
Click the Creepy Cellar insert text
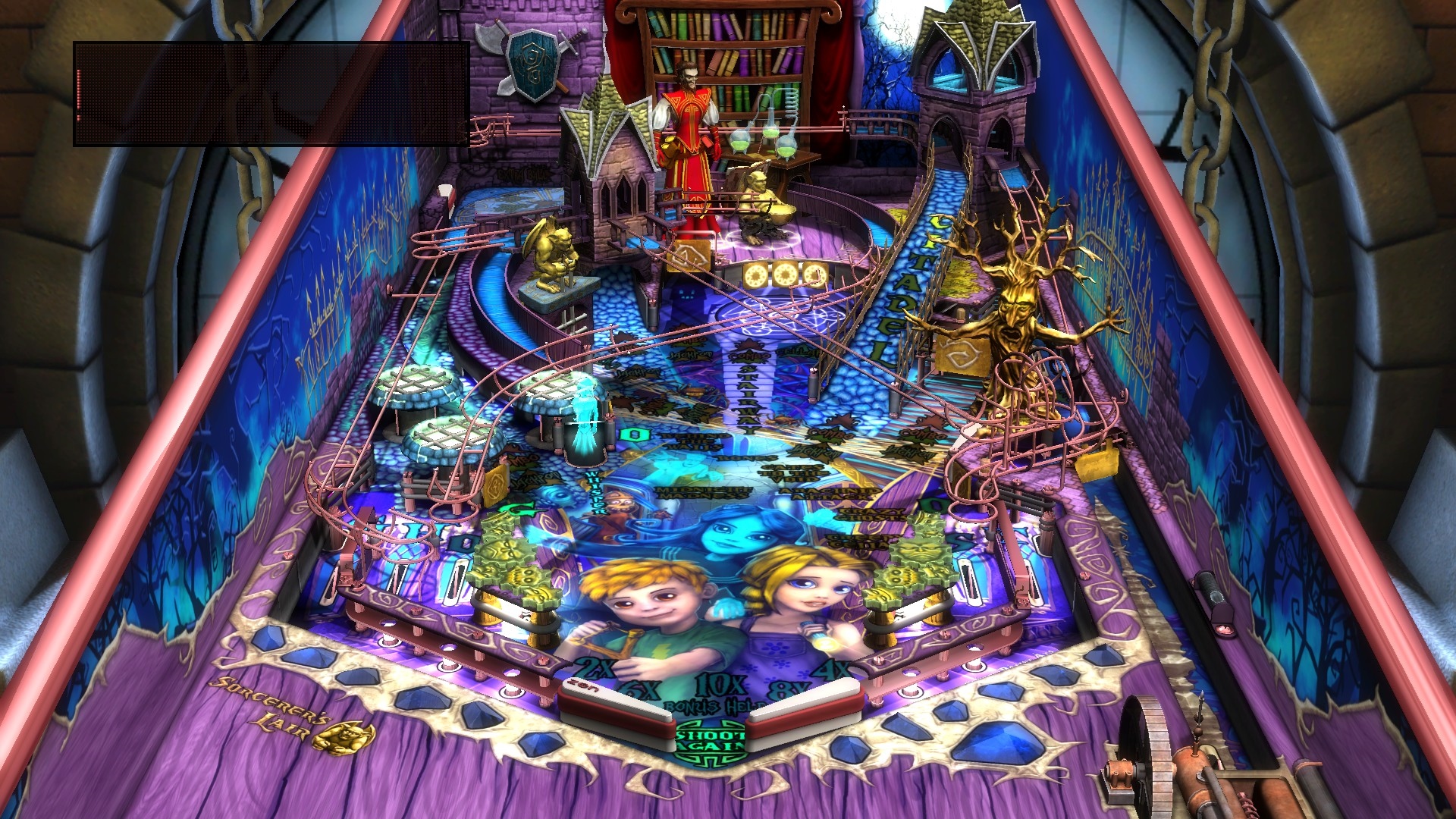[857, 541]
